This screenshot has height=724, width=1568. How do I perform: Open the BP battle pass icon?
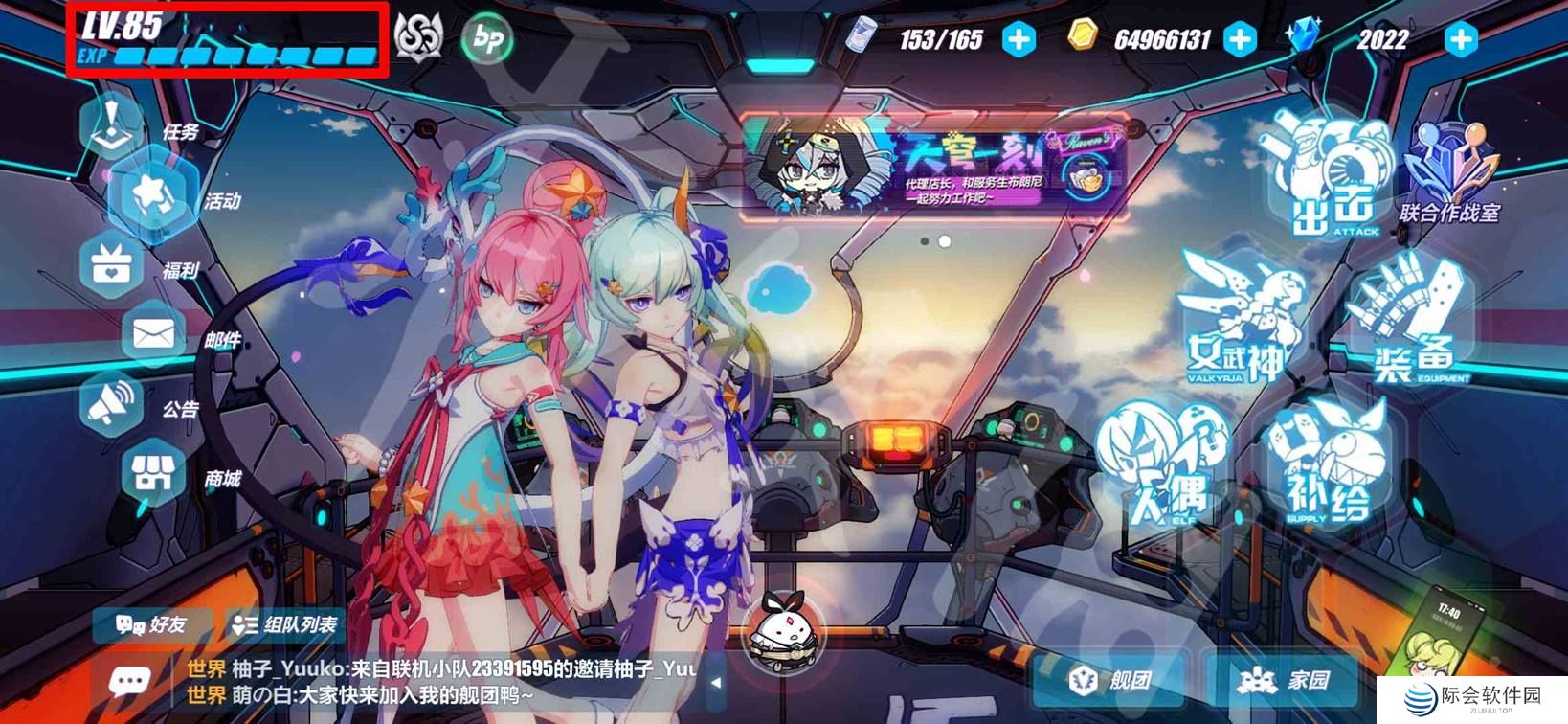click(x=487, y=39)
